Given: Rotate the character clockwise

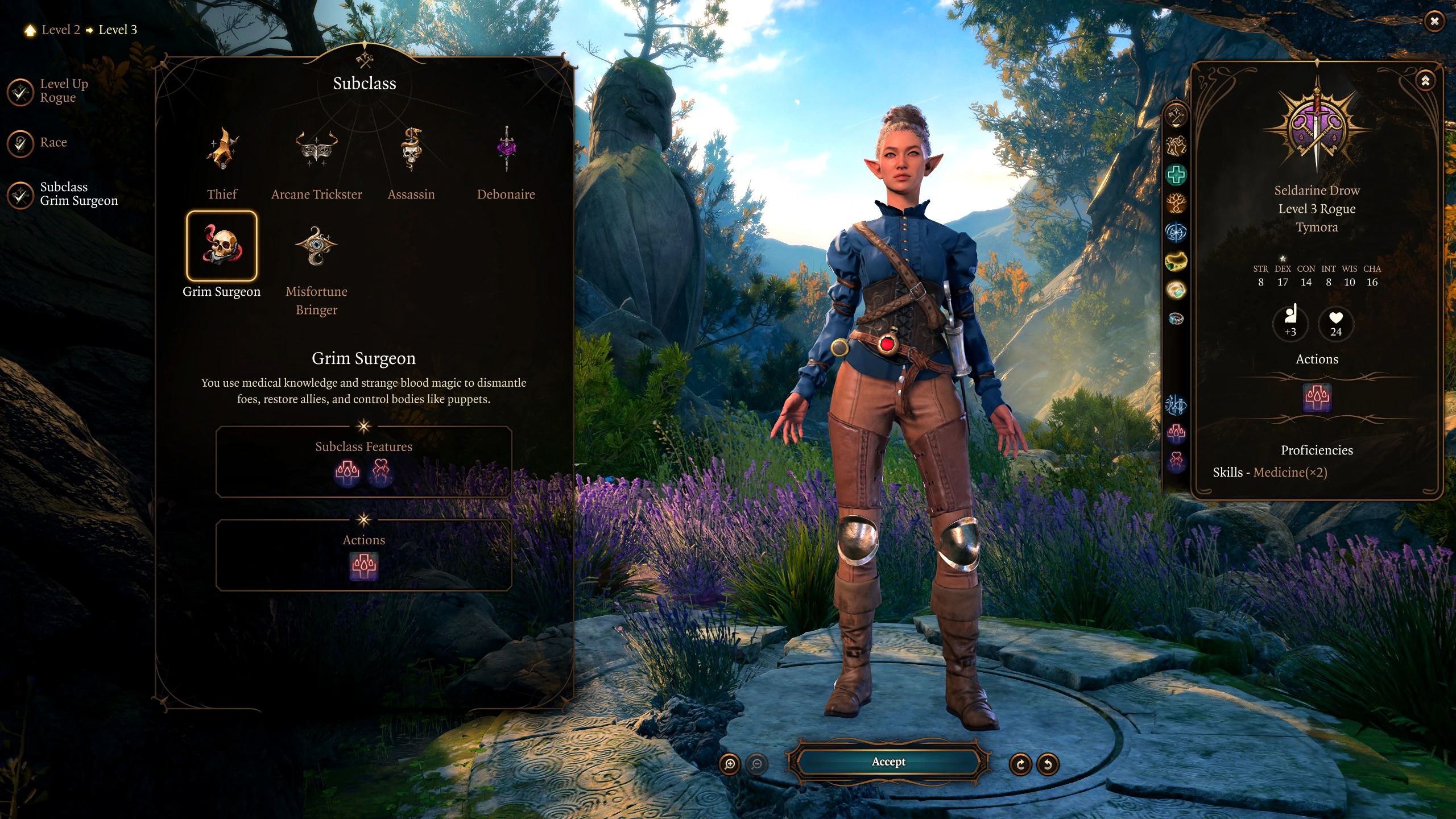Looking at the screenshot, I should 1020,764.
